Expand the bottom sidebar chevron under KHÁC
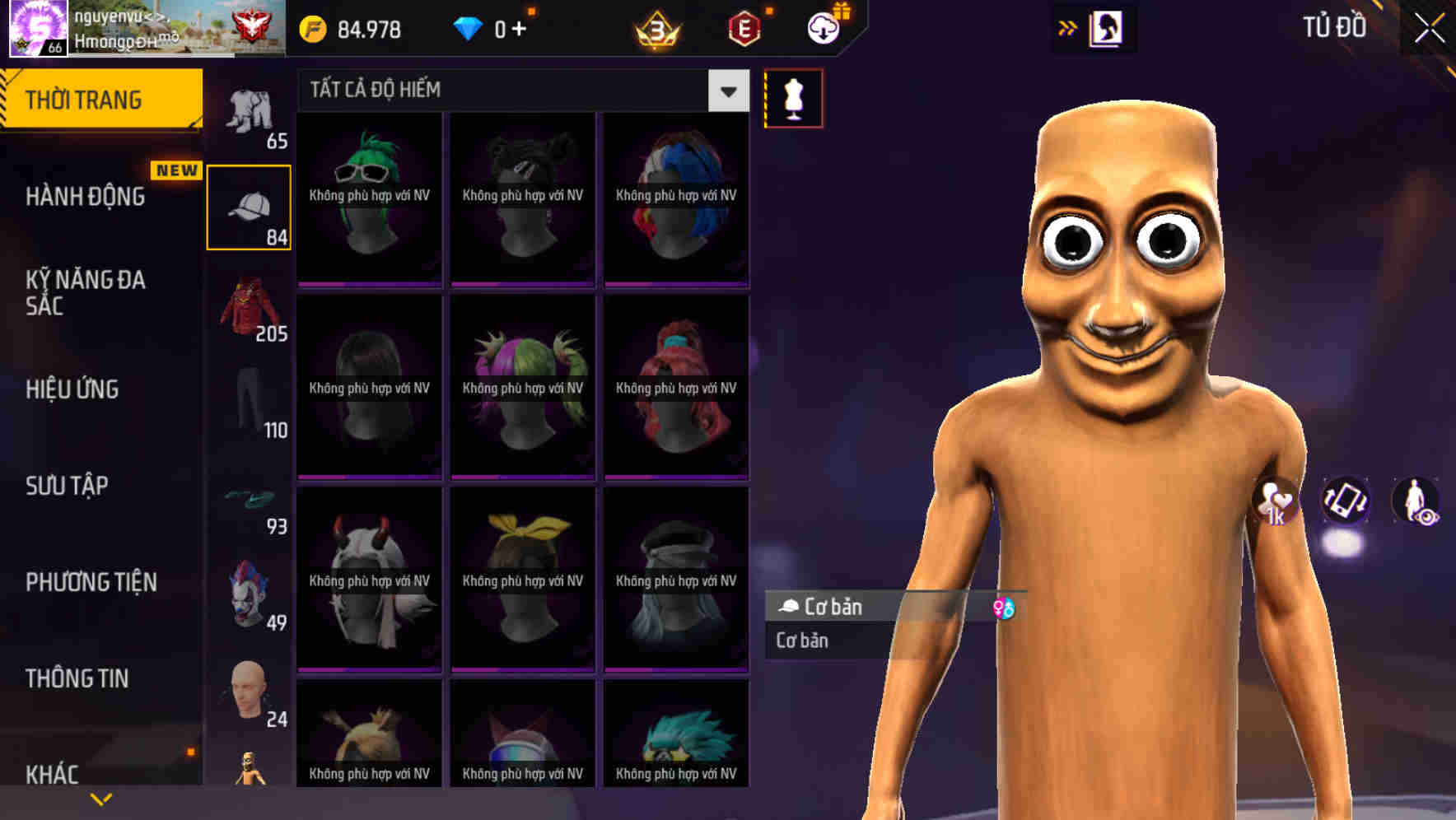 (x=101, y=798)
